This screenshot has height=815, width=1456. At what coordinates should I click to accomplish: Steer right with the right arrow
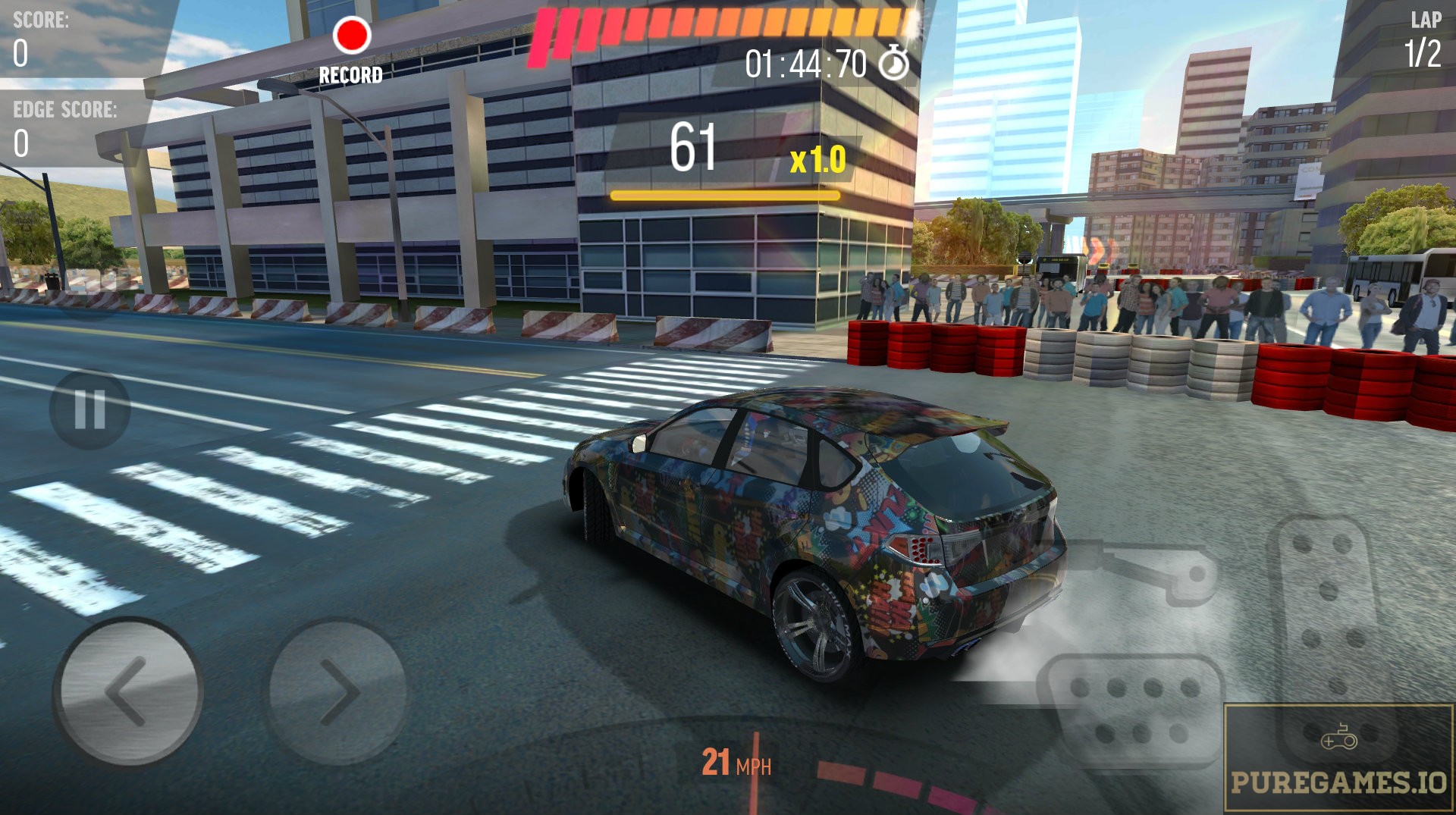[x=337, y=691]
